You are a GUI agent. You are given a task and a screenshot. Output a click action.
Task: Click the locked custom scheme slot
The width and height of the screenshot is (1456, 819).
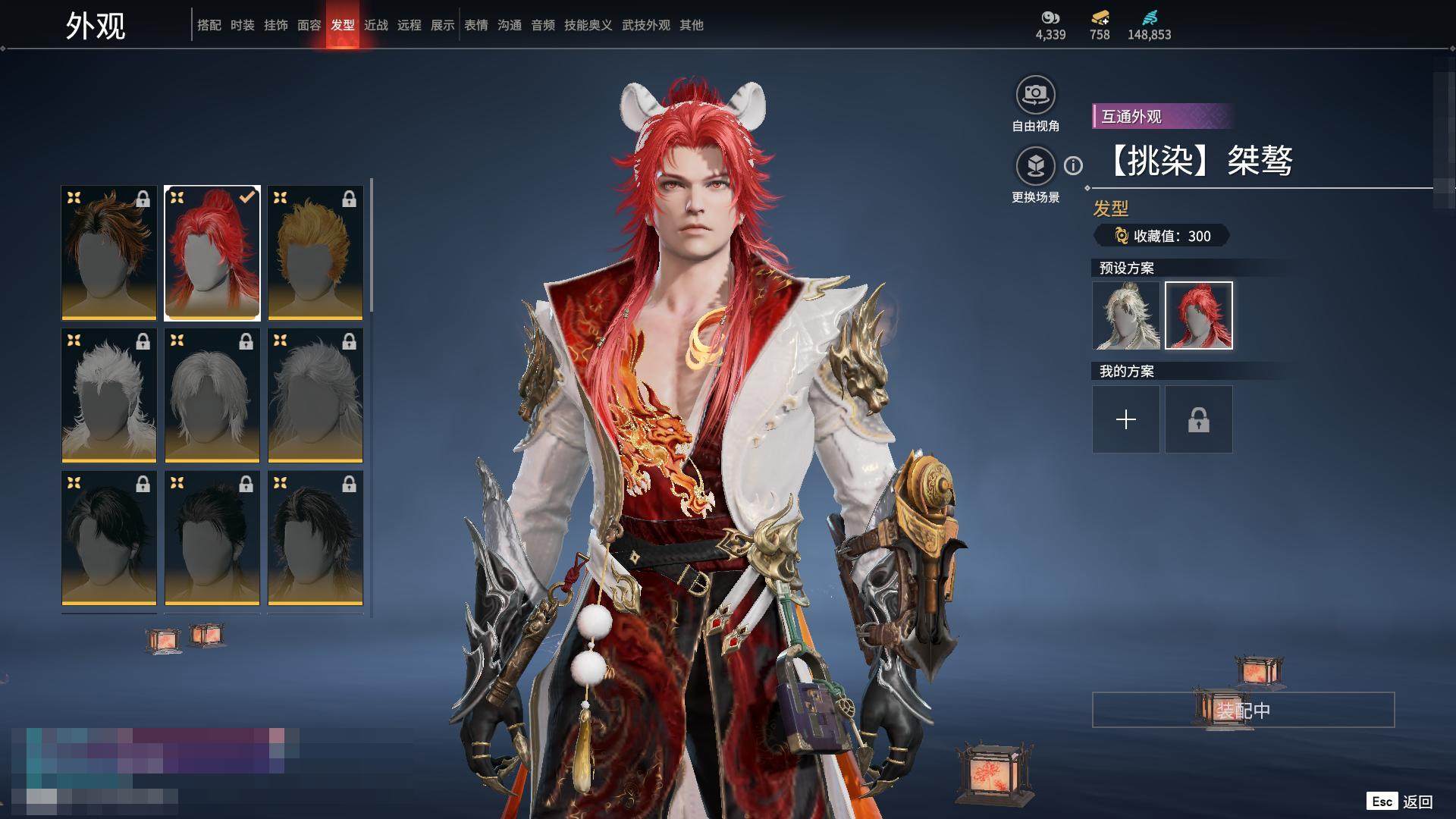point(1198,419)
